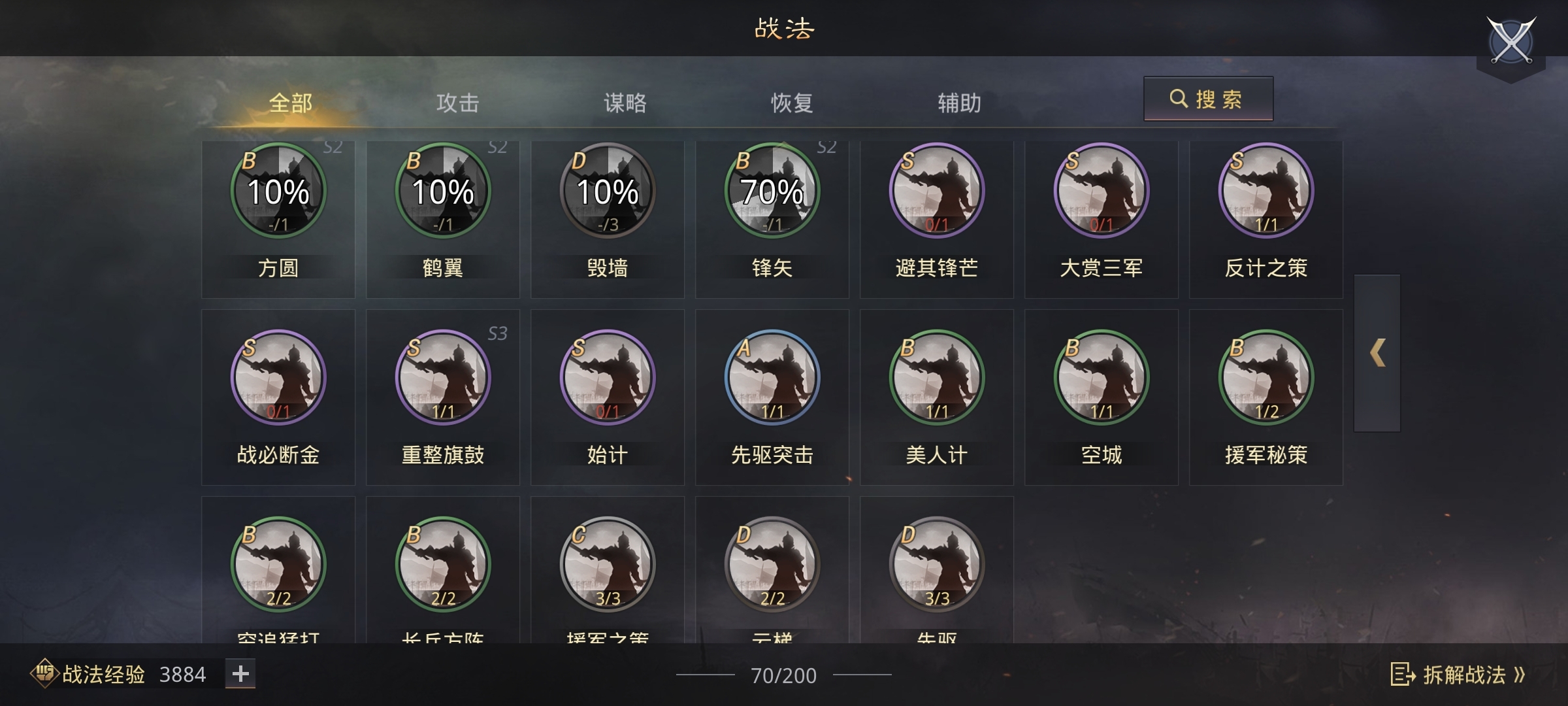Select the 美人计 tactic icon

tap(937, 376)
